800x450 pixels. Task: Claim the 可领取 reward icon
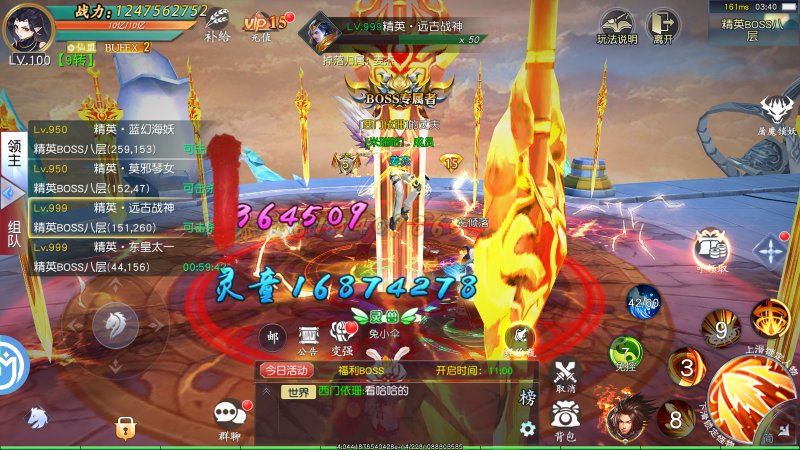pyautogui.click(x=712, y=251)
